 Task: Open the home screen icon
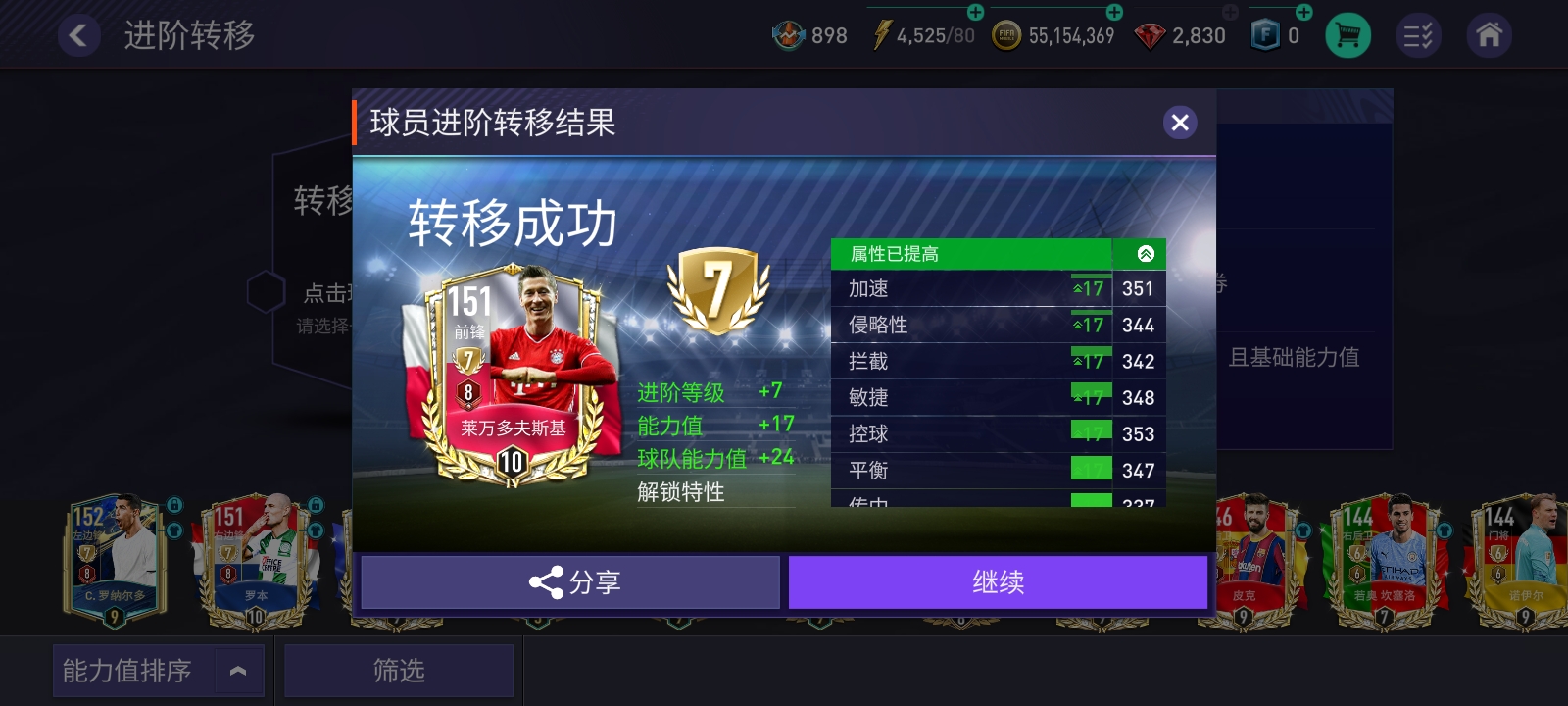point(1490,34)
